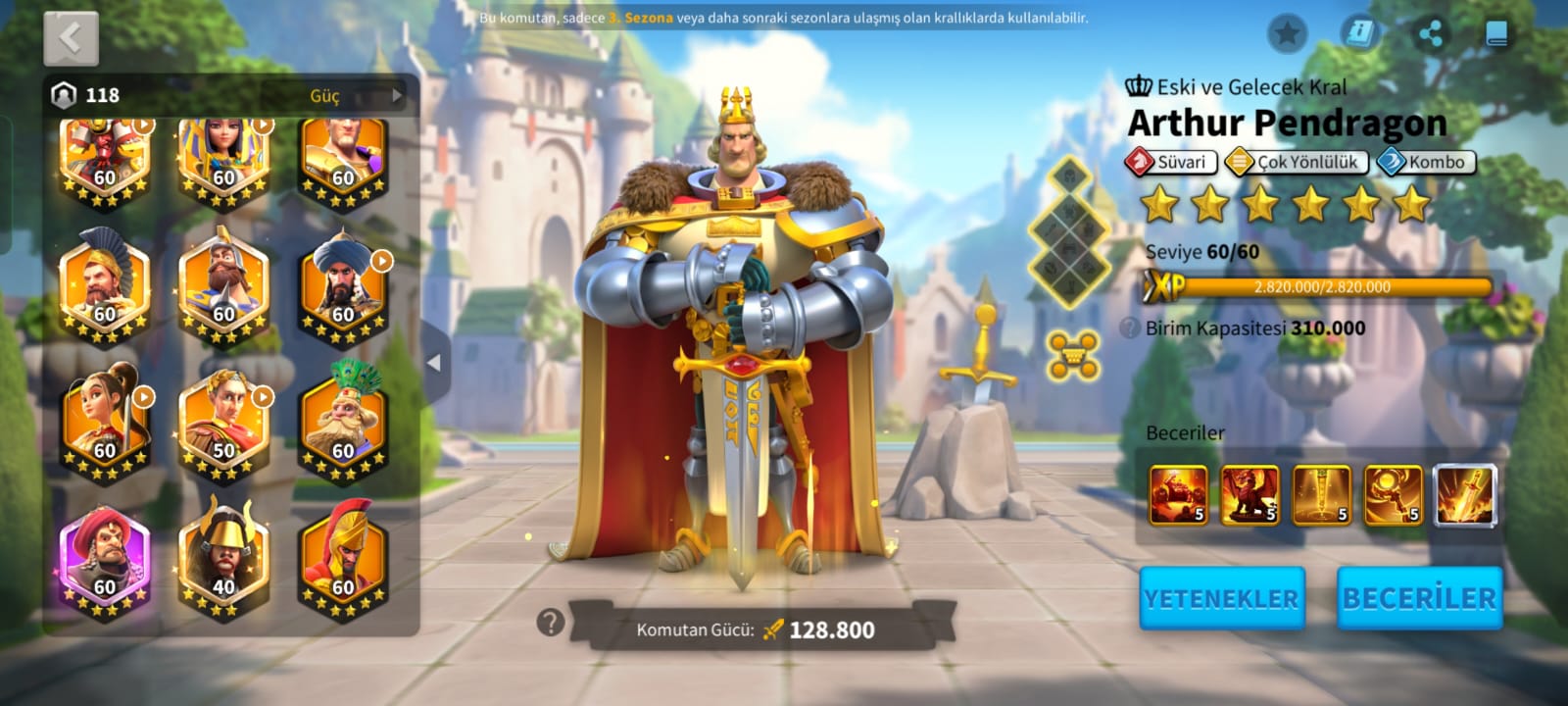The width and height of the screenshot is (1568, 706).
Task: Select the silver-framed flaming sword skill
Action: [1465, 495]
